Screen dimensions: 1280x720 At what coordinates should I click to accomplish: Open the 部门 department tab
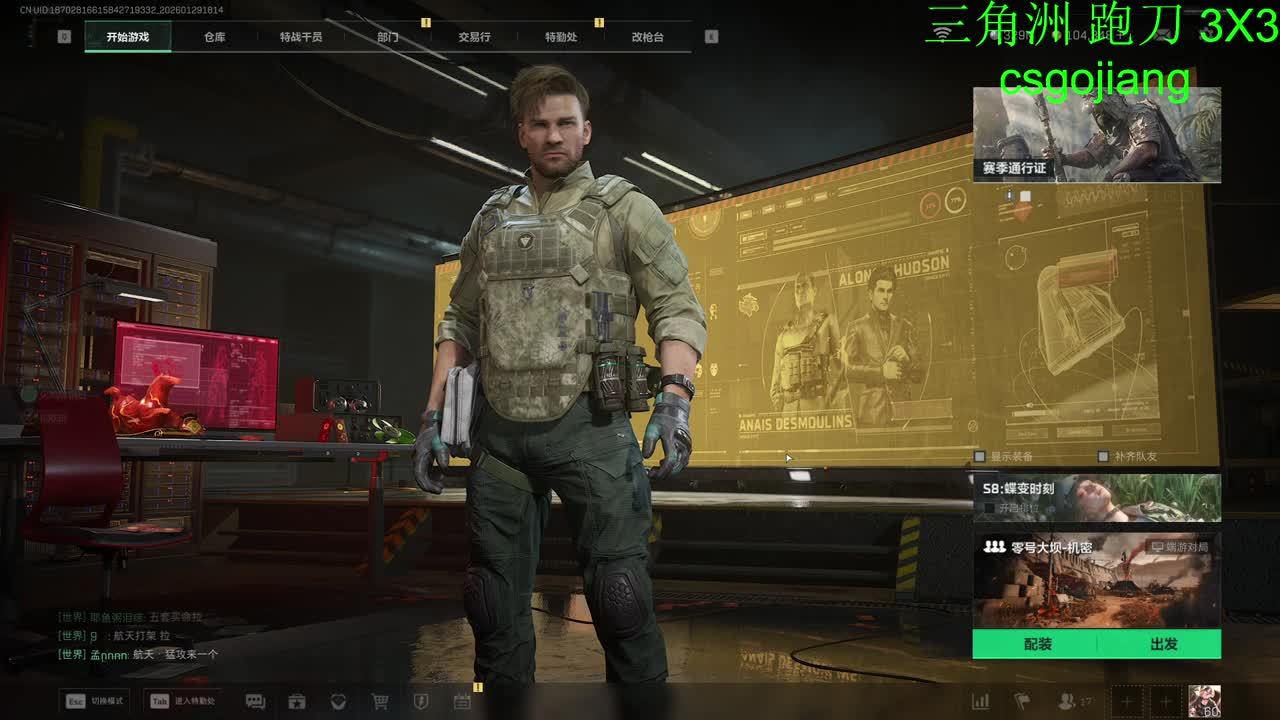point(388,37)
